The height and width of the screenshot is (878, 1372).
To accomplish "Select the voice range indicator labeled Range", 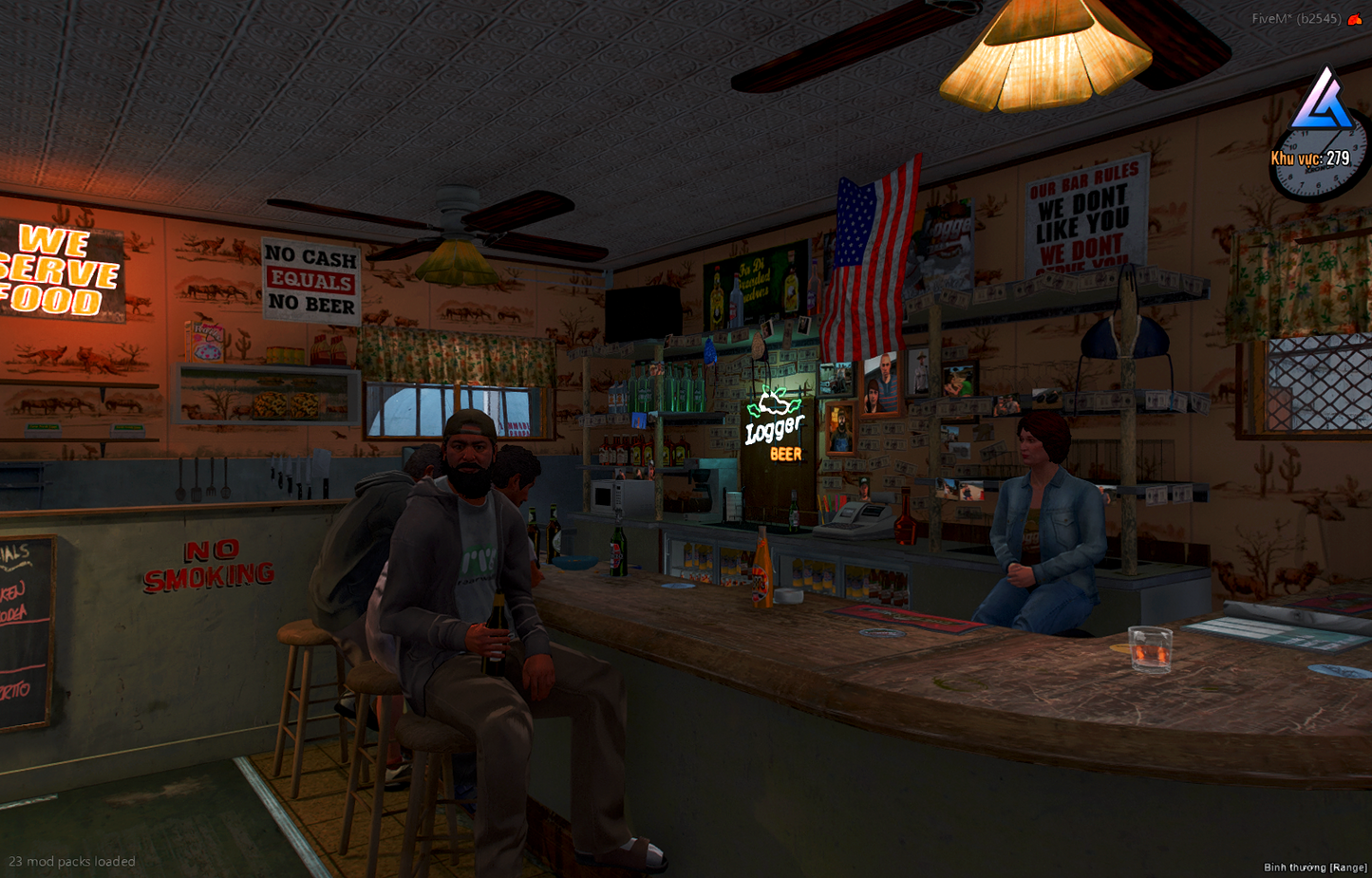I will (1314, 867).
